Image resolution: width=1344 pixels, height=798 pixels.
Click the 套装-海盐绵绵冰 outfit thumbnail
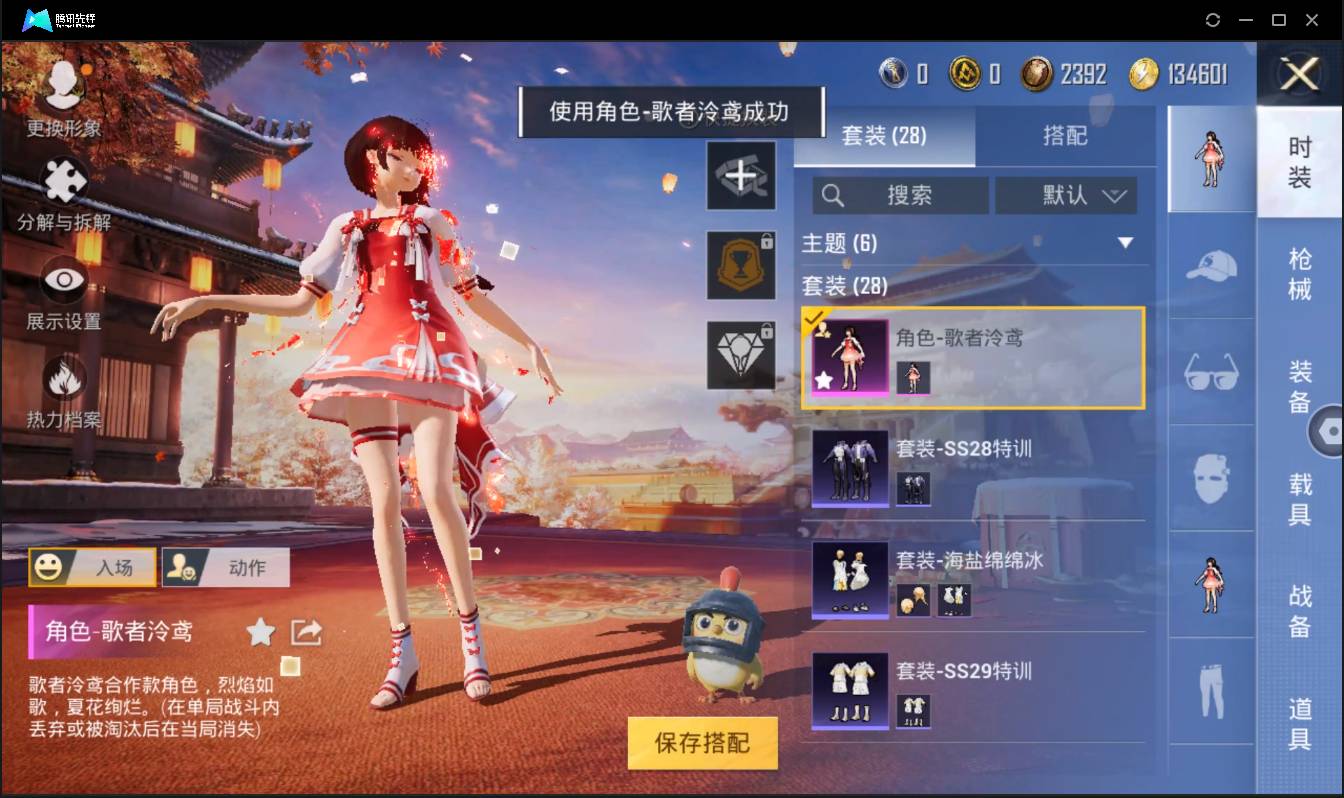[849, 580]
